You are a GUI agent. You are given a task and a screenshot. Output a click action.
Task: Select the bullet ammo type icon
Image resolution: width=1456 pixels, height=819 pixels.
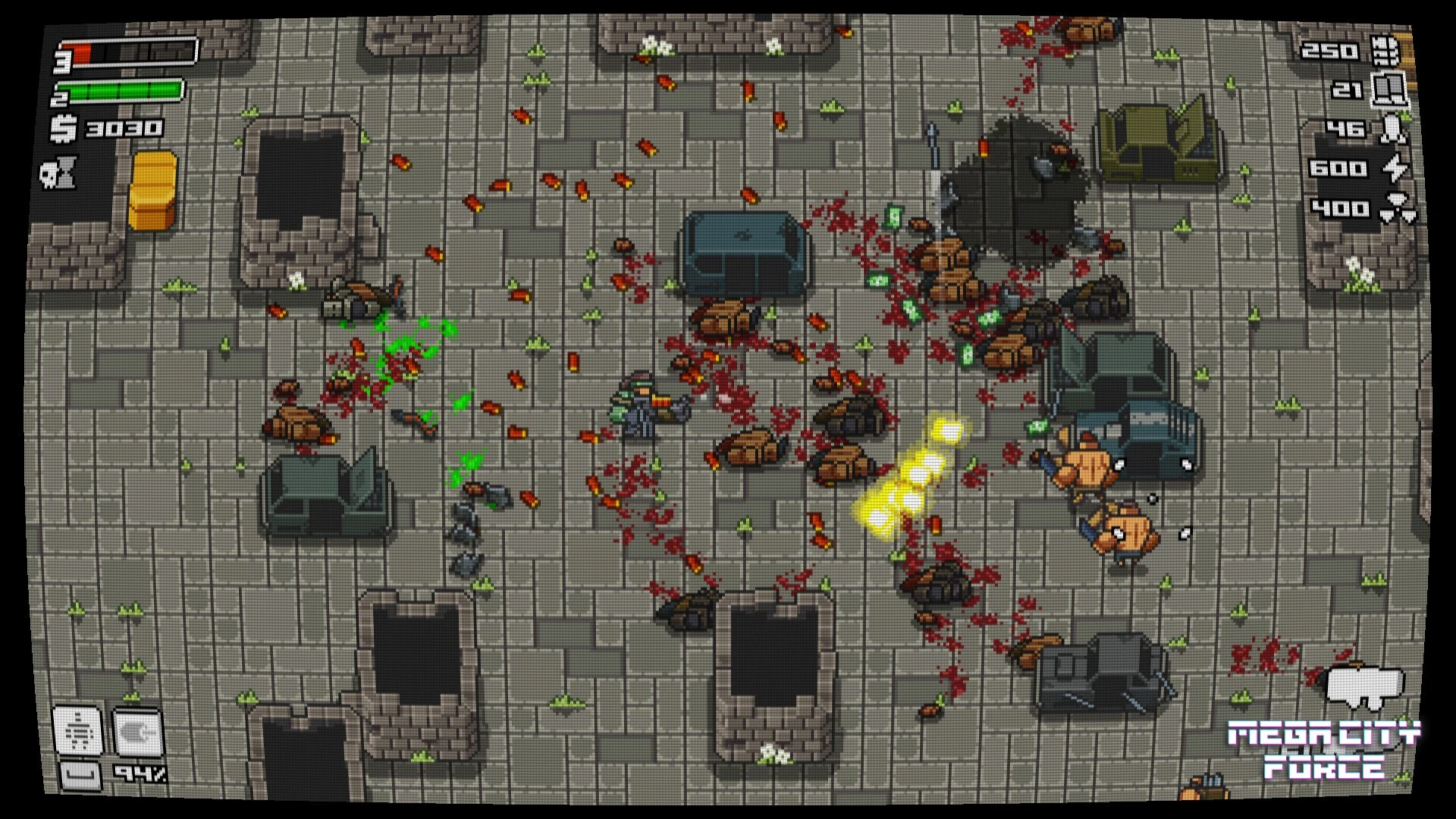point(1385,51)
